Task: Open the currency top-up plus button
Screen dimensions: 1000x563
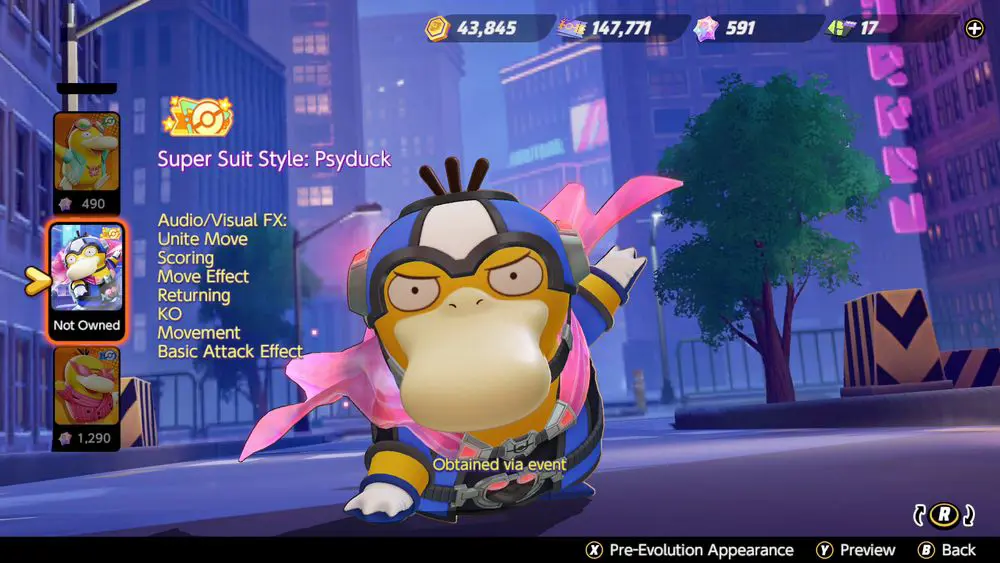Action: tap(974, 28)
